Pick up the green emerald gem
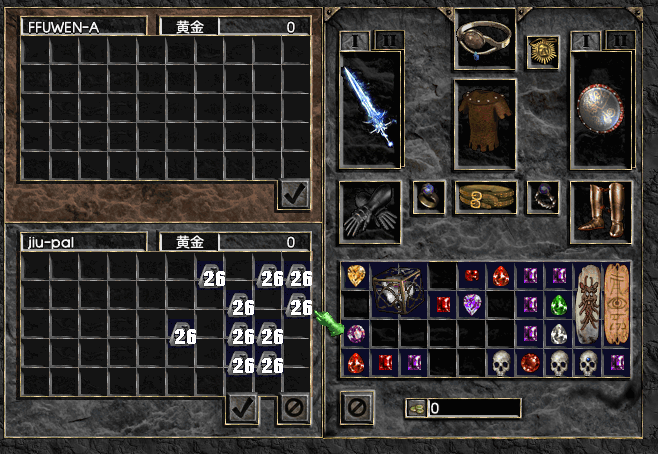This screenshot has height=454, width=658. click(x=559, y=304)
